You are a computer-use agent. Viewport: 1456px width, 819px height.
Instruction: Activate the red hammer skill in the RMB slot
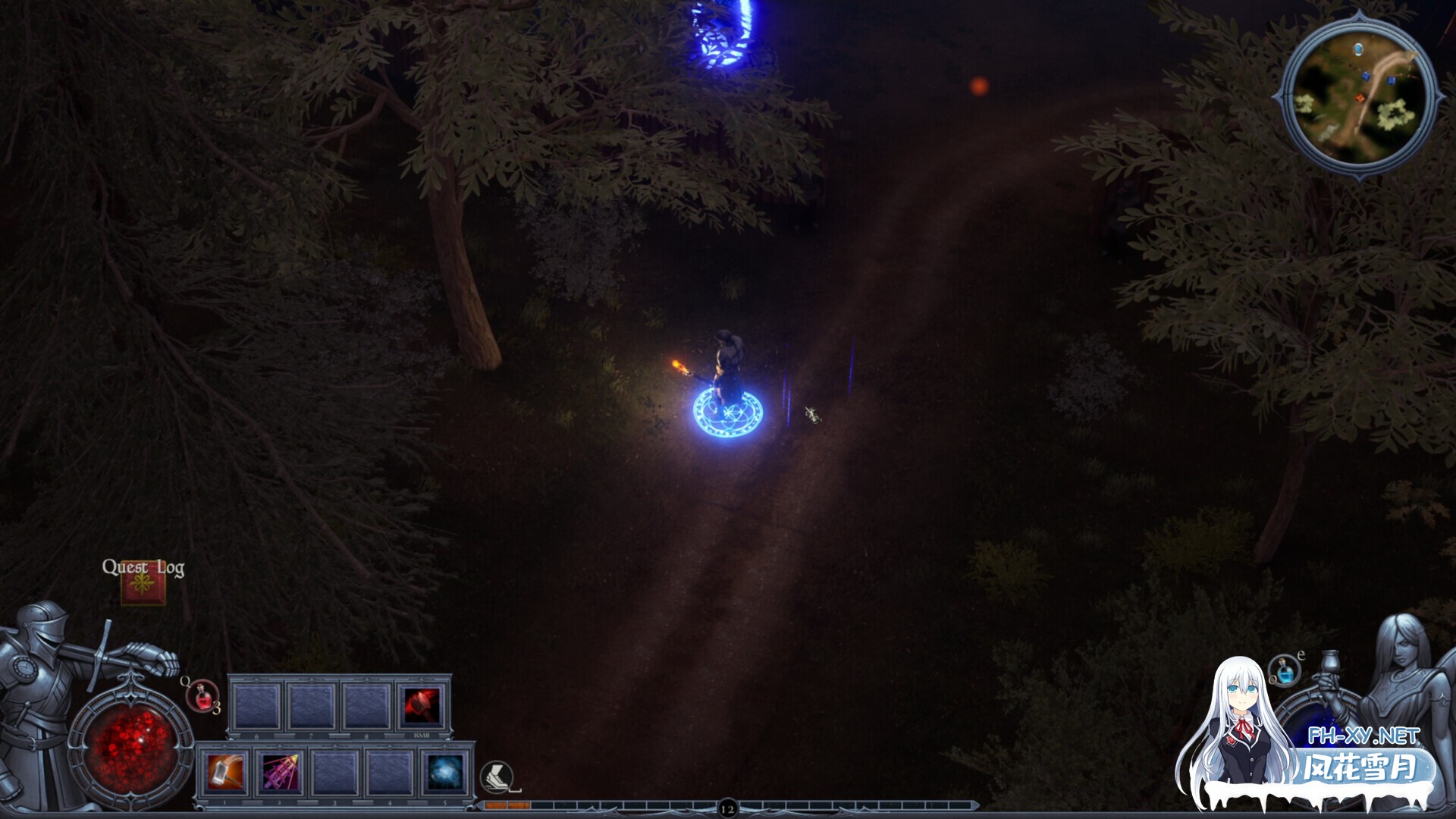point(422,706)
